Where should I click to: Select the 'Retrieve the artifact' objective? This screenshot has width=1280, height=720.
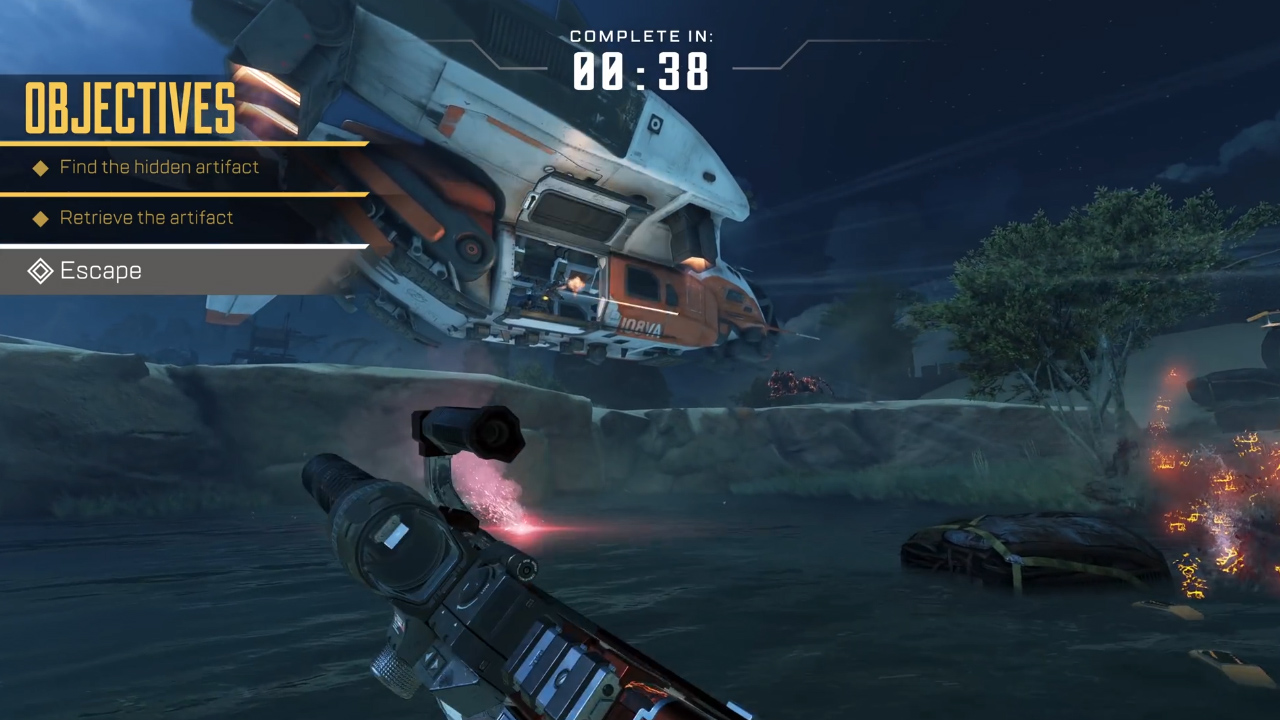pyautogui.click(x=146, y=218)
